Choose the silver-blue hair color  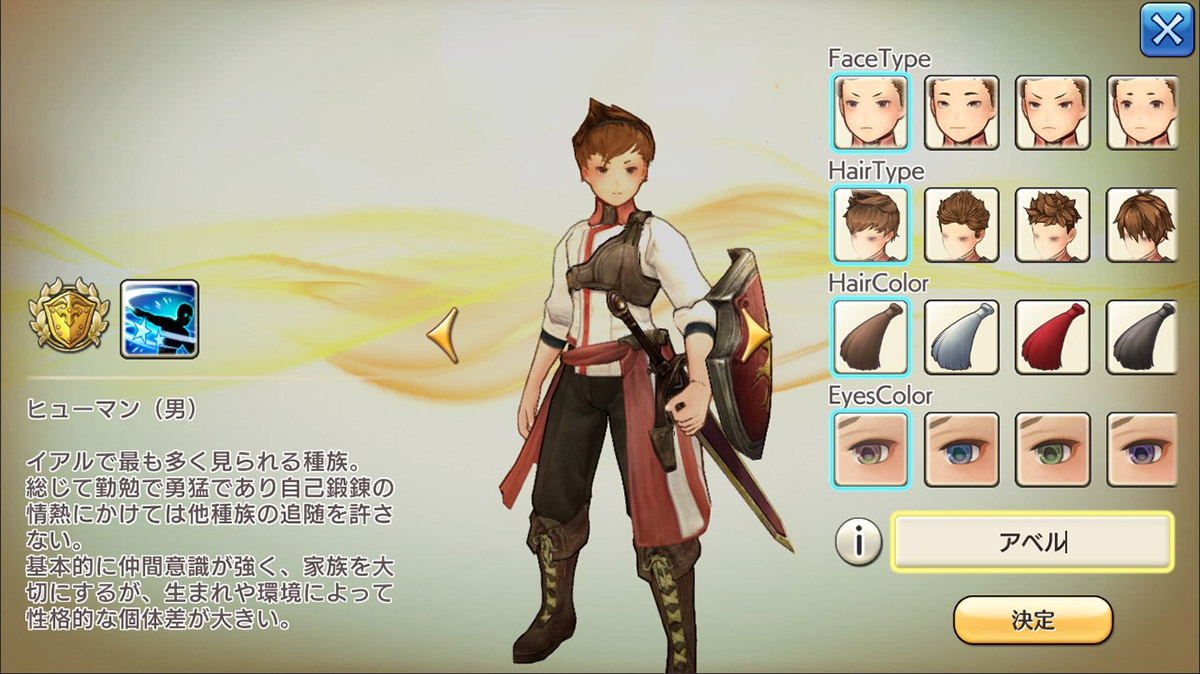point(961,337)
